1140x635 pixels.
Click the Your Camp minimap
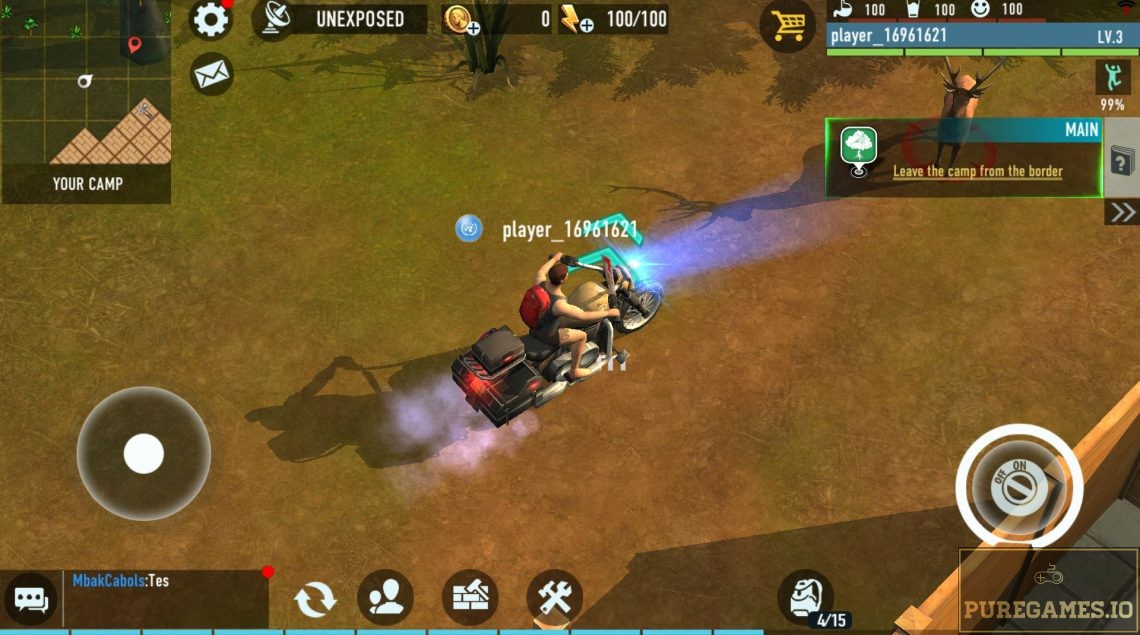86,101
